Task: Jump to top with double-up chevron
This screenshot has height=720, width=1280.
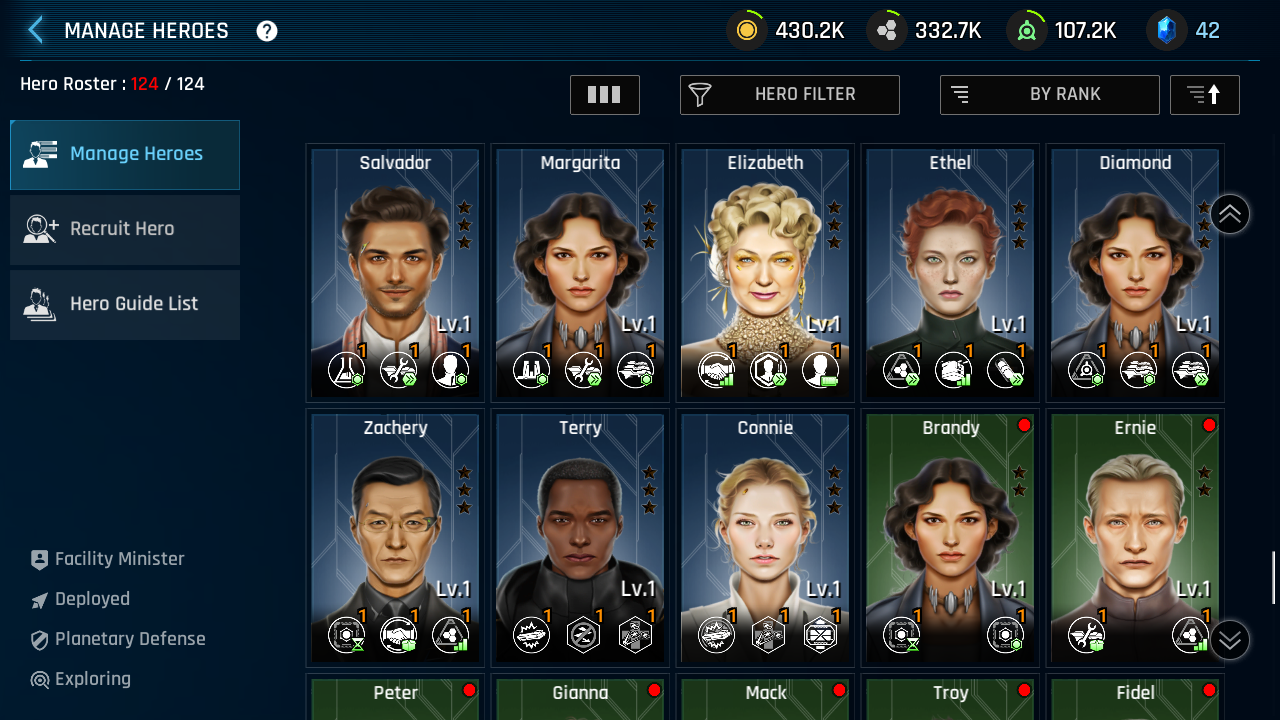Action: pyautogui.click(x=1230, y=214)
